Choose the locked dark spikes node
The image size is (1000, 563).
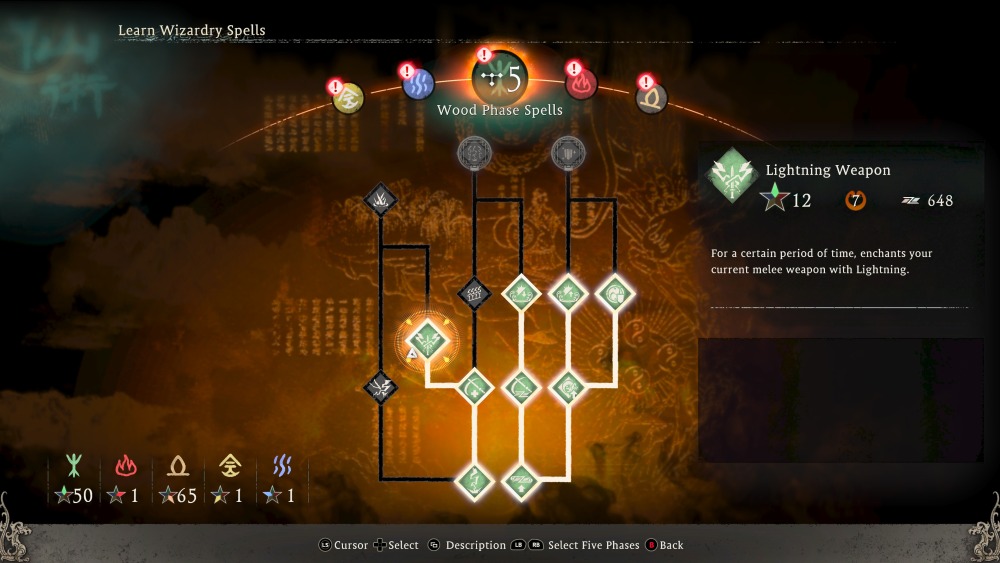380,200
